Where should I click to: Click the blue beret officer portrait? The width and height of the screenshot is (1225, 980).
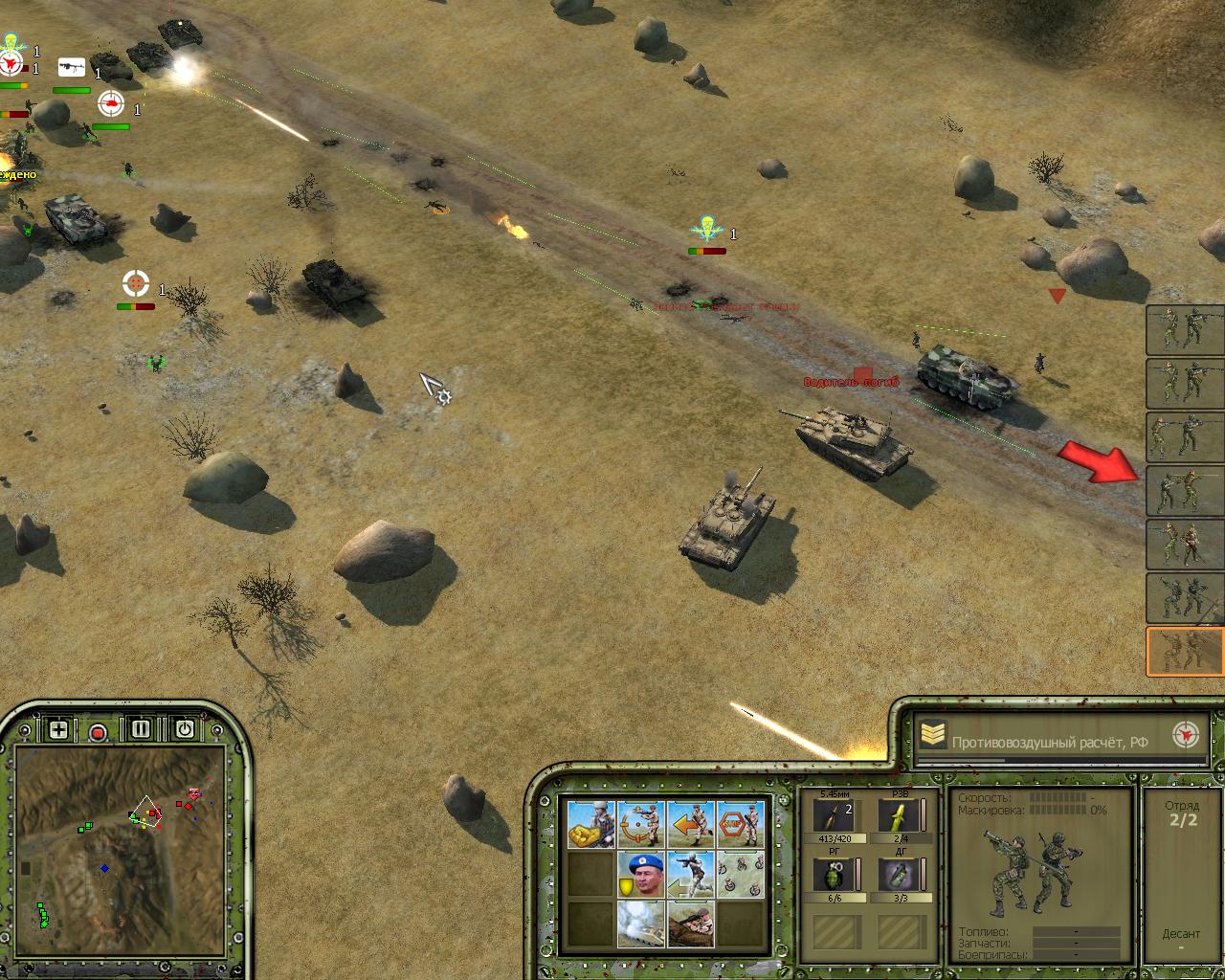pos(640,875)
